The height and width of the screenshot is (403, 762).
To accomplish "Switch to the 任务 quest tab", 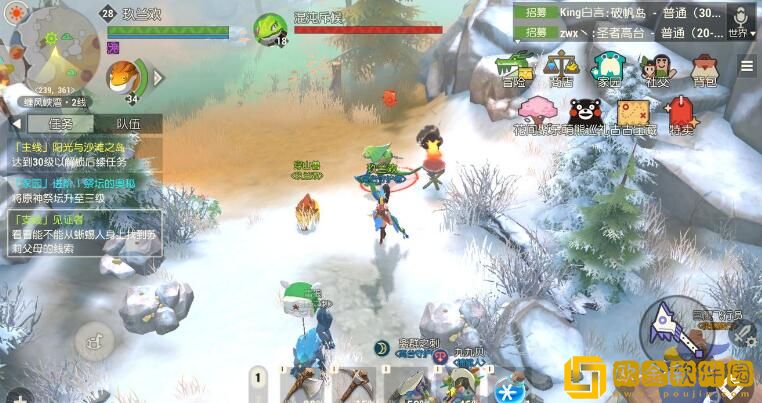I will [60, 123].
